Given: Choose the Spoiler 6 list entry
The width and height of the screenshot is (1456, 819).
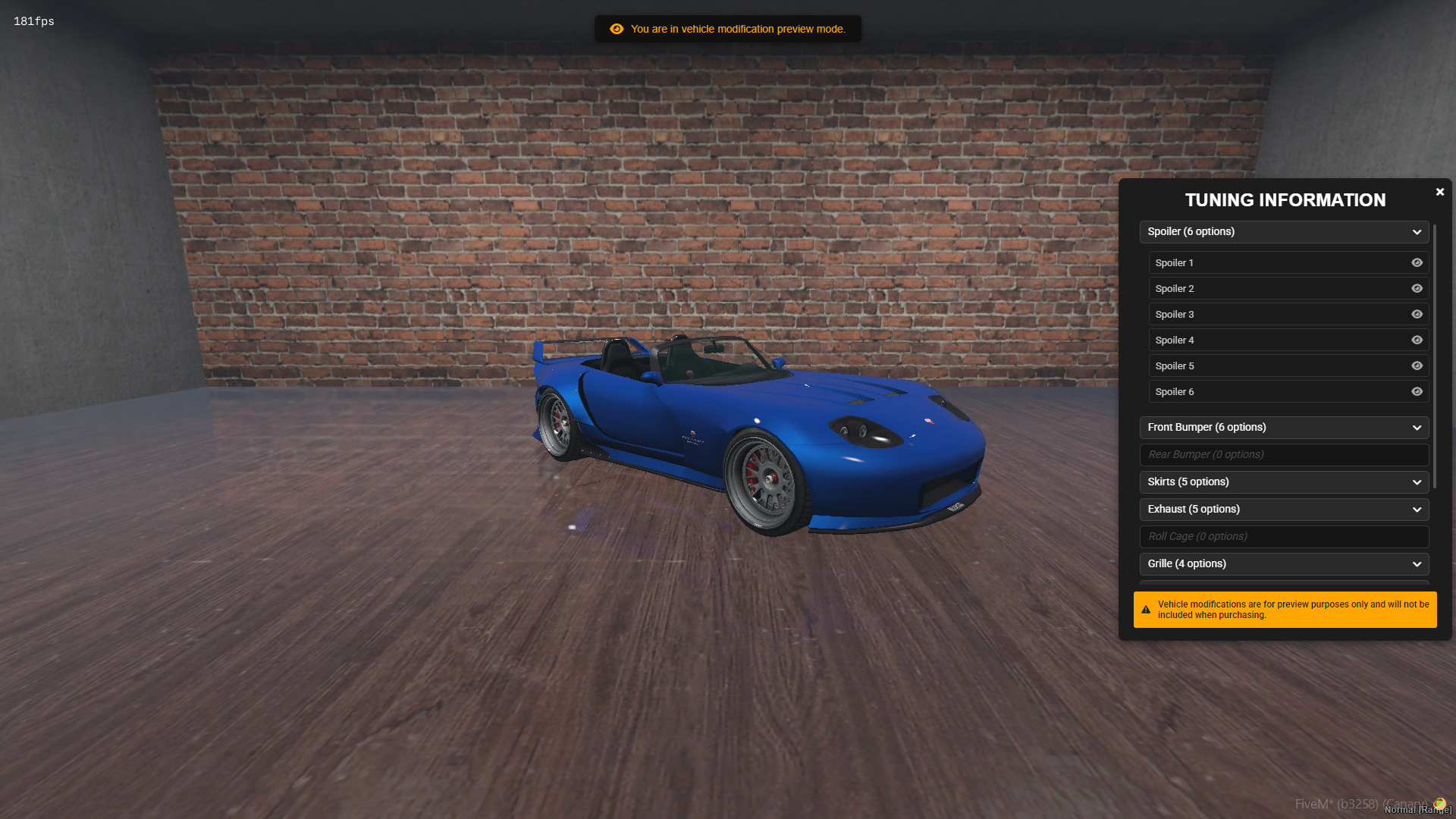Looking at the screenshot, I should tap(1274, 392).
